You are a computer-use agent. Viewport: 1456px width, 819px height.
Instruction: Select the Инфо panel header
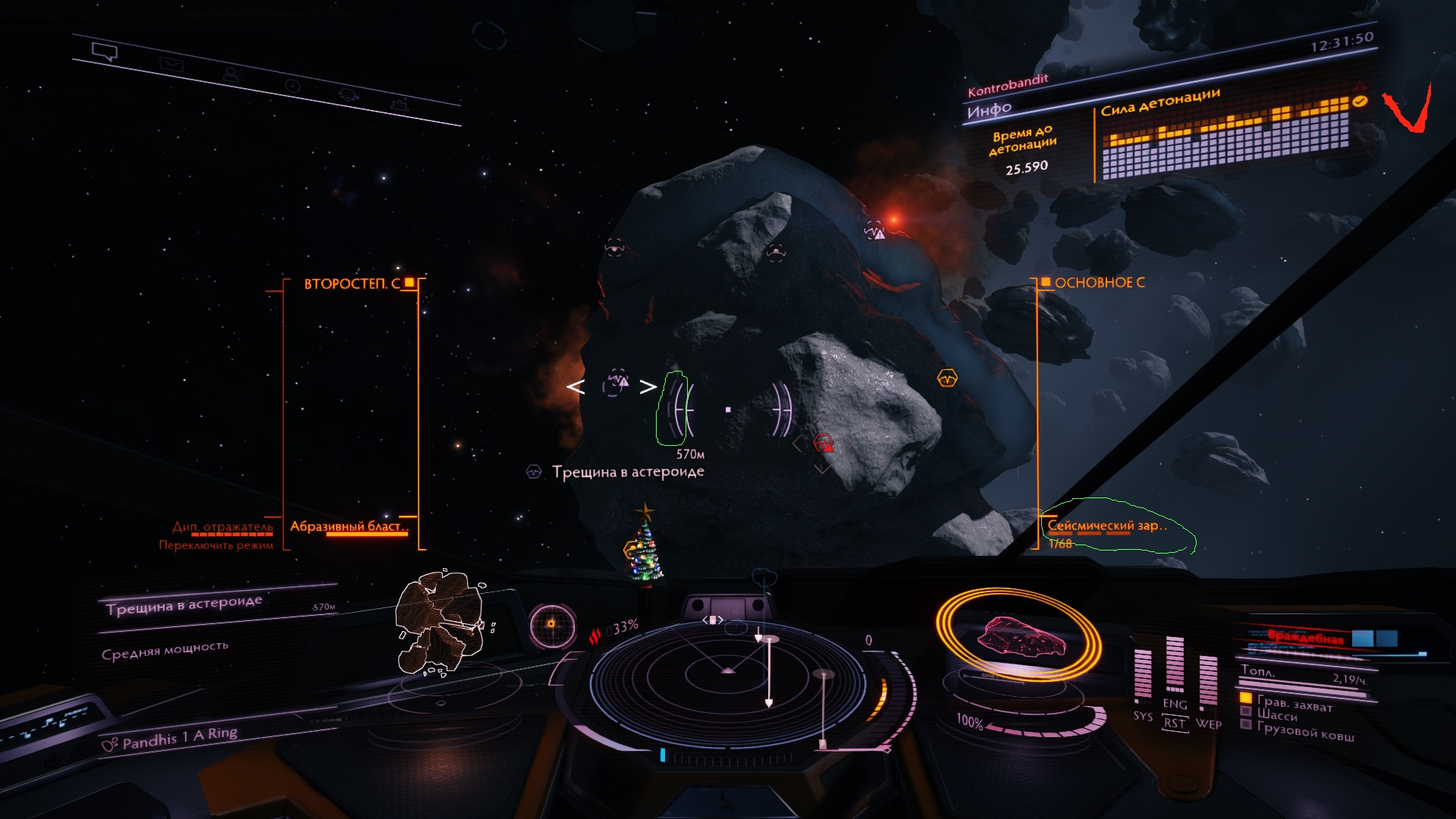click(989, 111)
